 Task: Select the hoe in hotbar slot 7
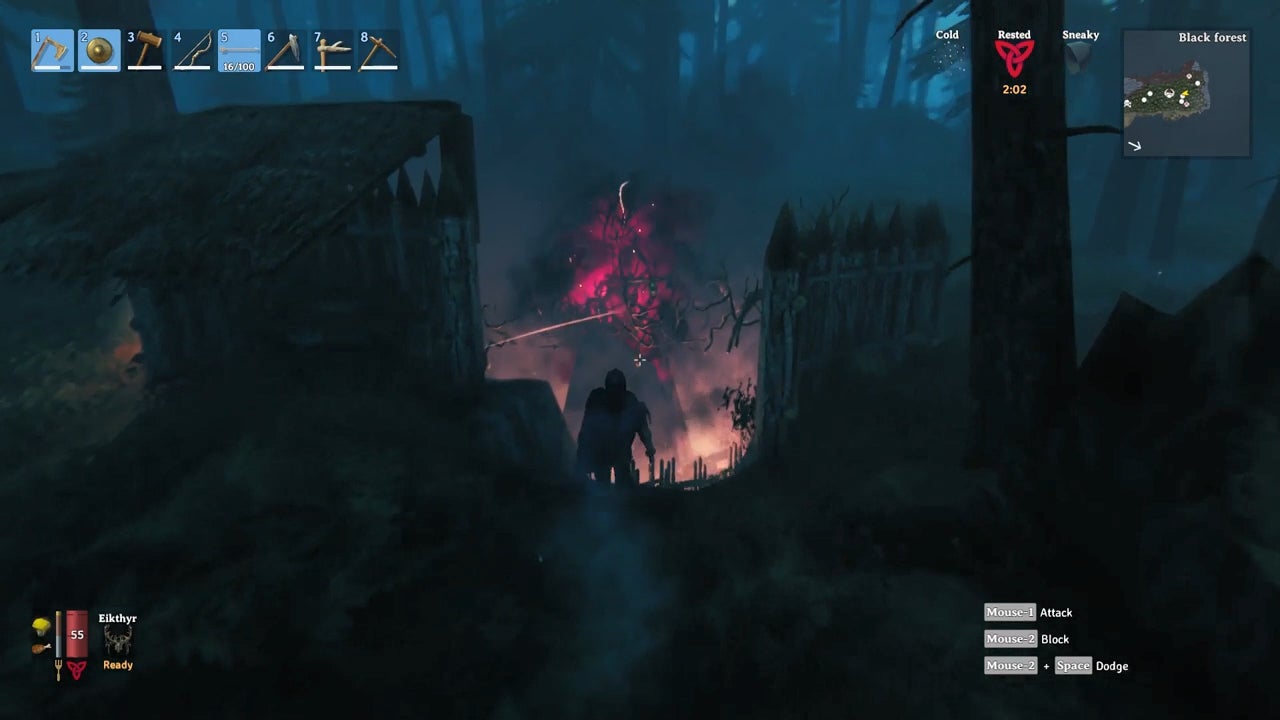[x=333, y=52]
